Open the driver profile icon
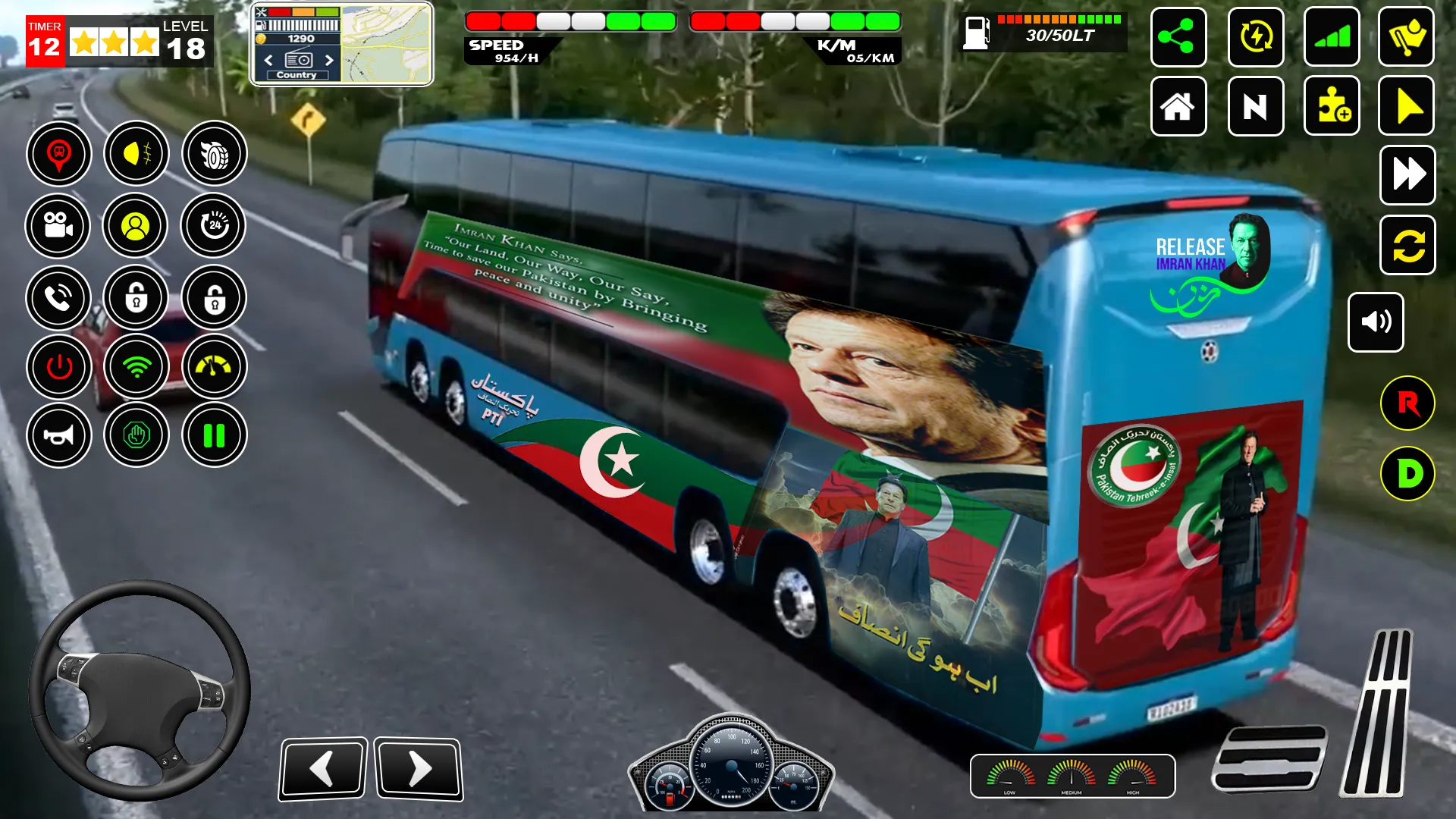This screenshot has height=819, width=1456. point(137,227)
